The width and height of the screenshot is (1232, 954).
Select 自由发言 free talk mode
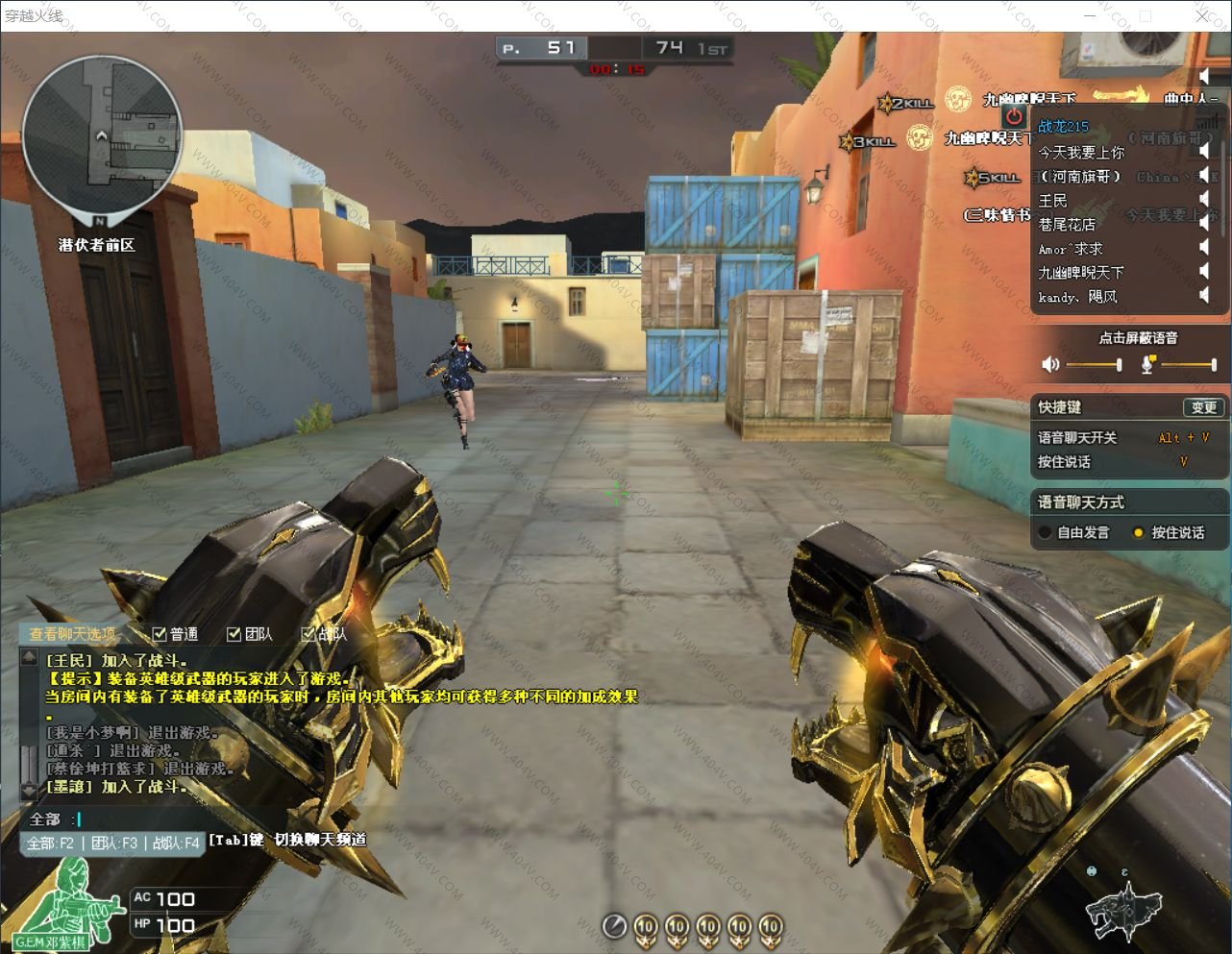[x=1046, y=532]
